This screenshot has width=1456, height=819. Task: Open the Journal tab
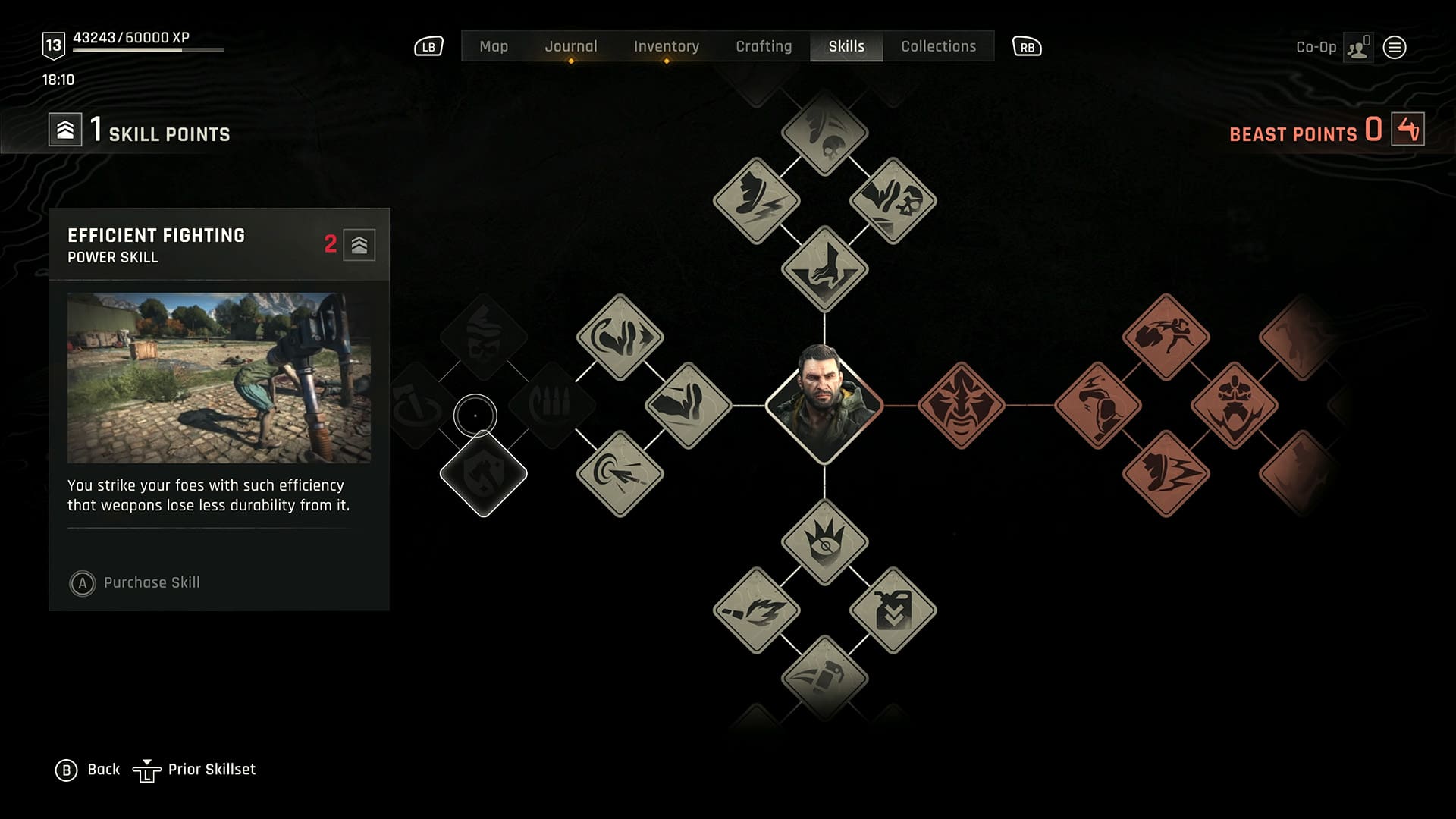(571, 46)
